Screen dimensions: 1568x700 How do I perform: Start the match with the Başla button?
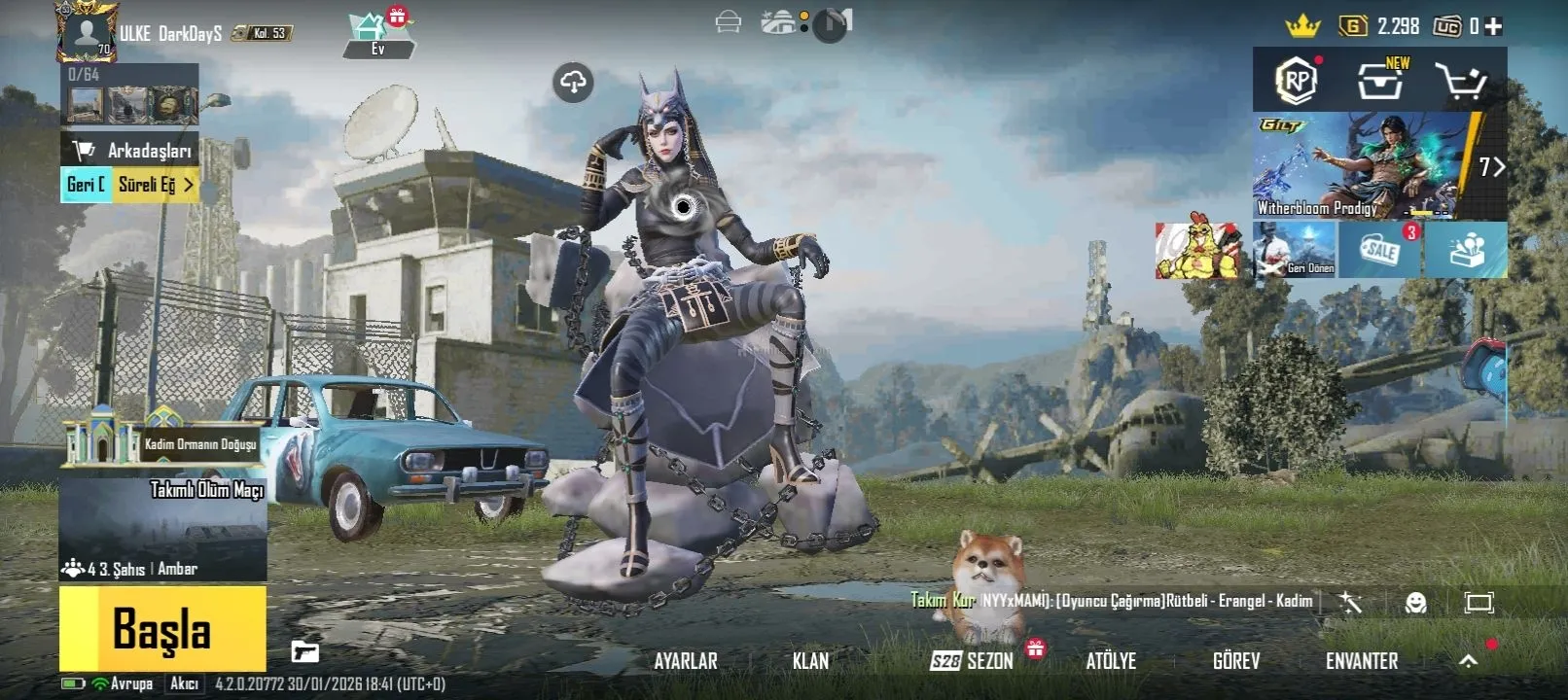tap(162, 628)
